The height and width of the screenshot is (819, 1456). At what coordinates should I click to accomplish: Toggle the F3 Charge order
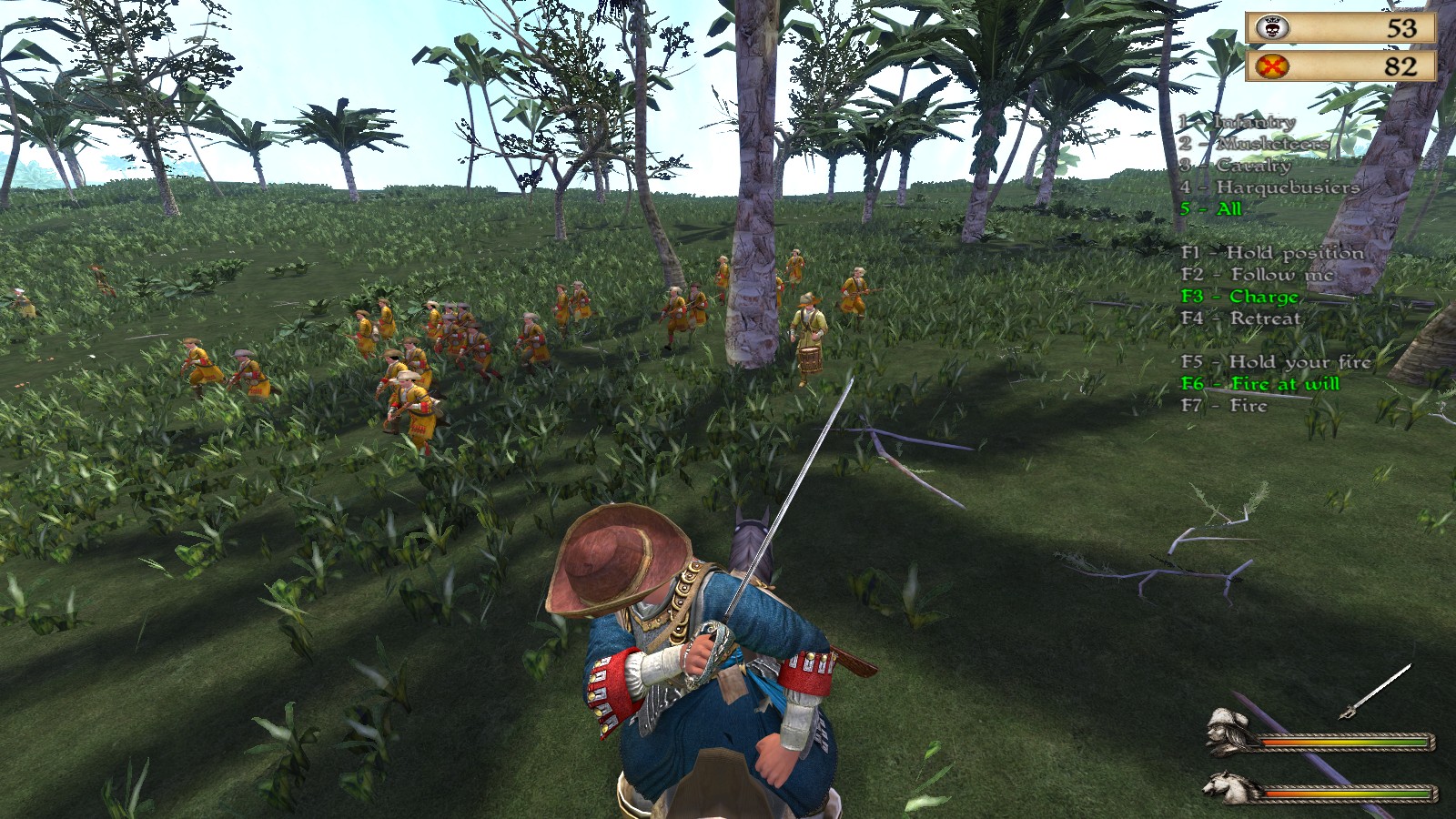point(1239,297)
